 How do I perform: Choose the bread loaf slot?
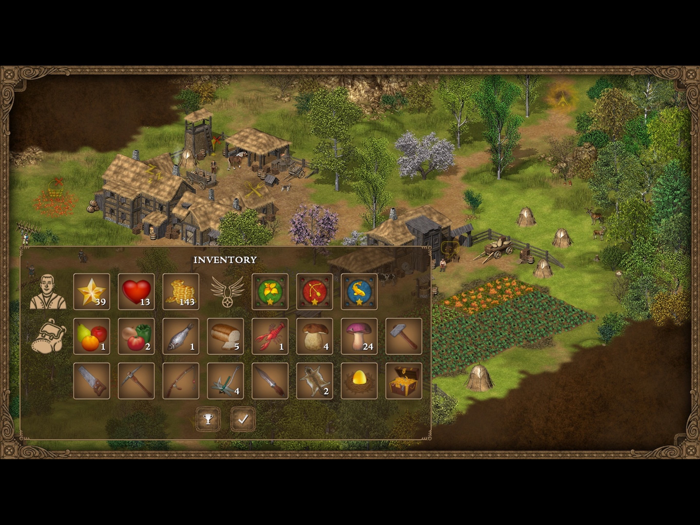click(x=226, y=337)
